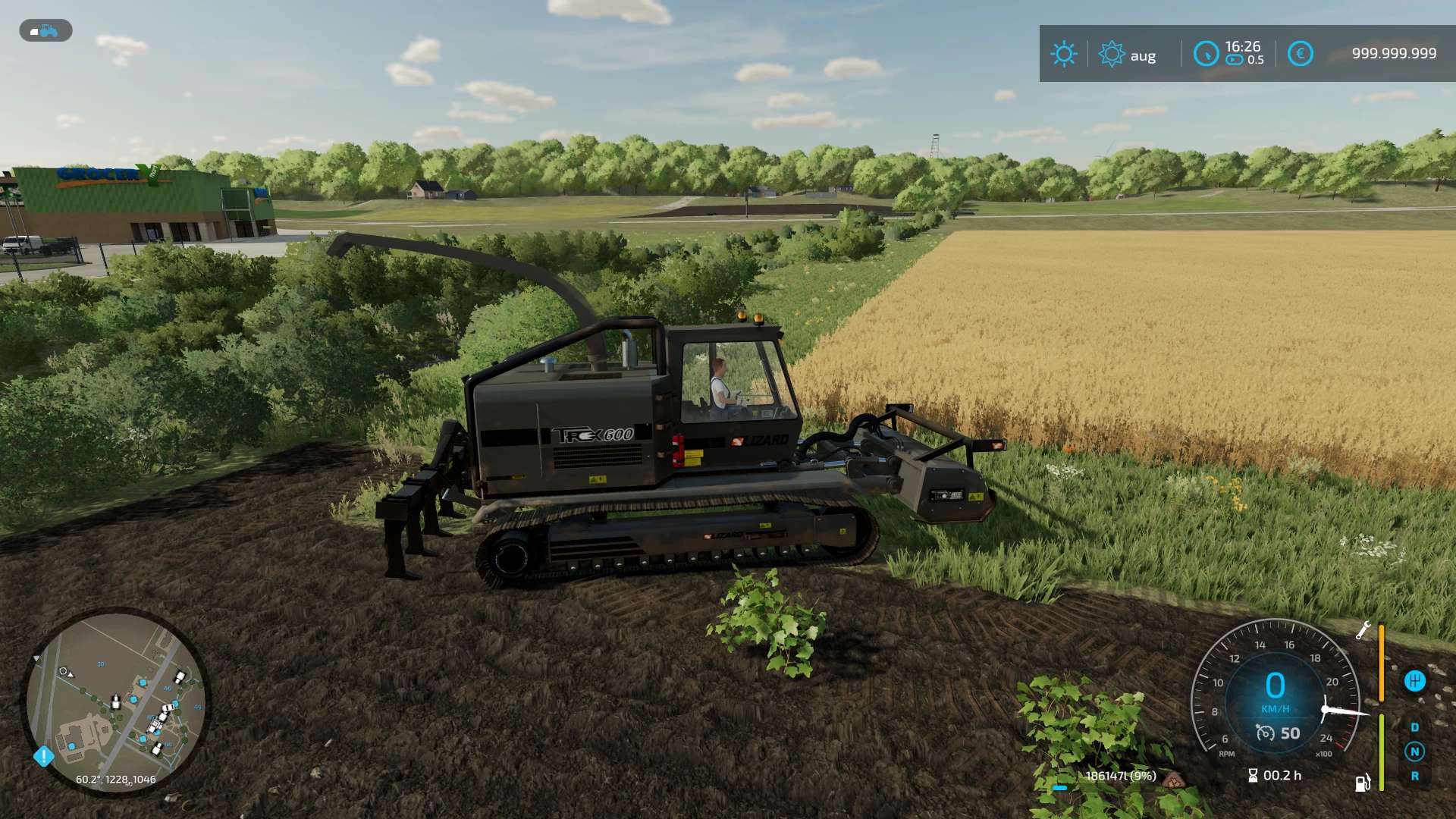The image size is (1456, 819).
Task: Select Drive gear letter D
Action: click(x=1414, y=727)
